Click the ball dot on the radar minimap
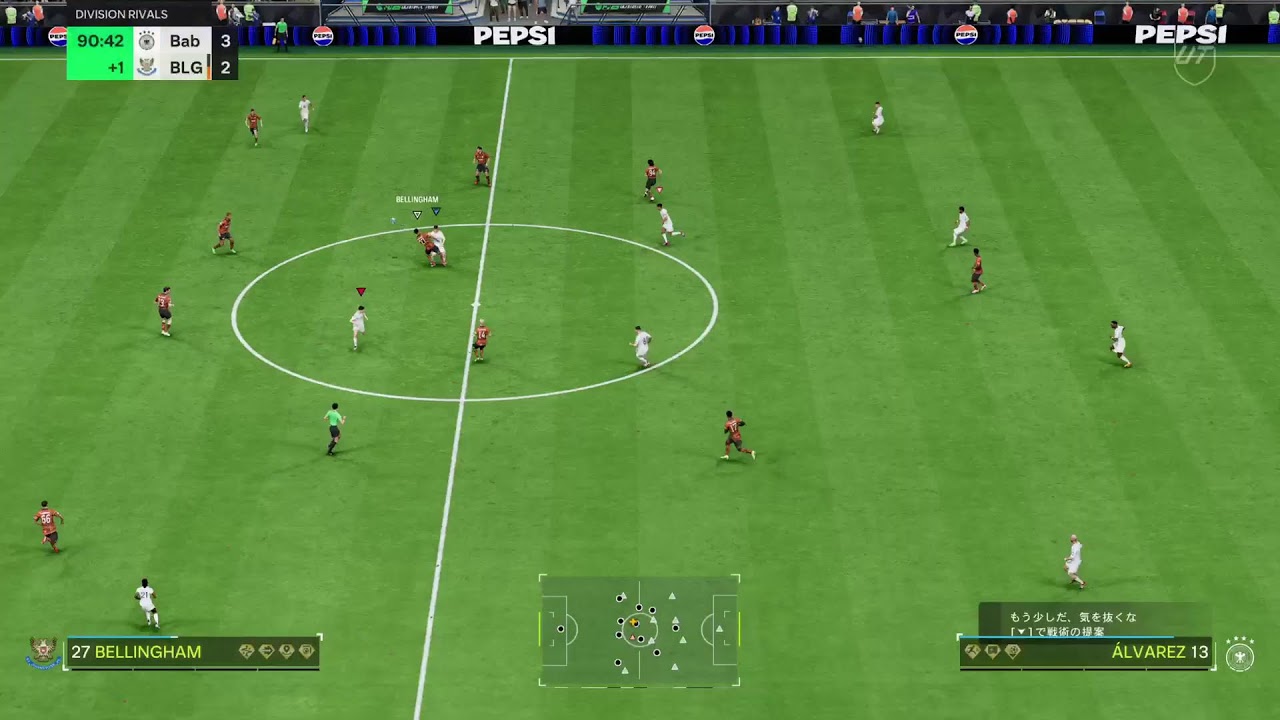The height and width of the screenshot is (720, 1280). [x=633, y=621]
